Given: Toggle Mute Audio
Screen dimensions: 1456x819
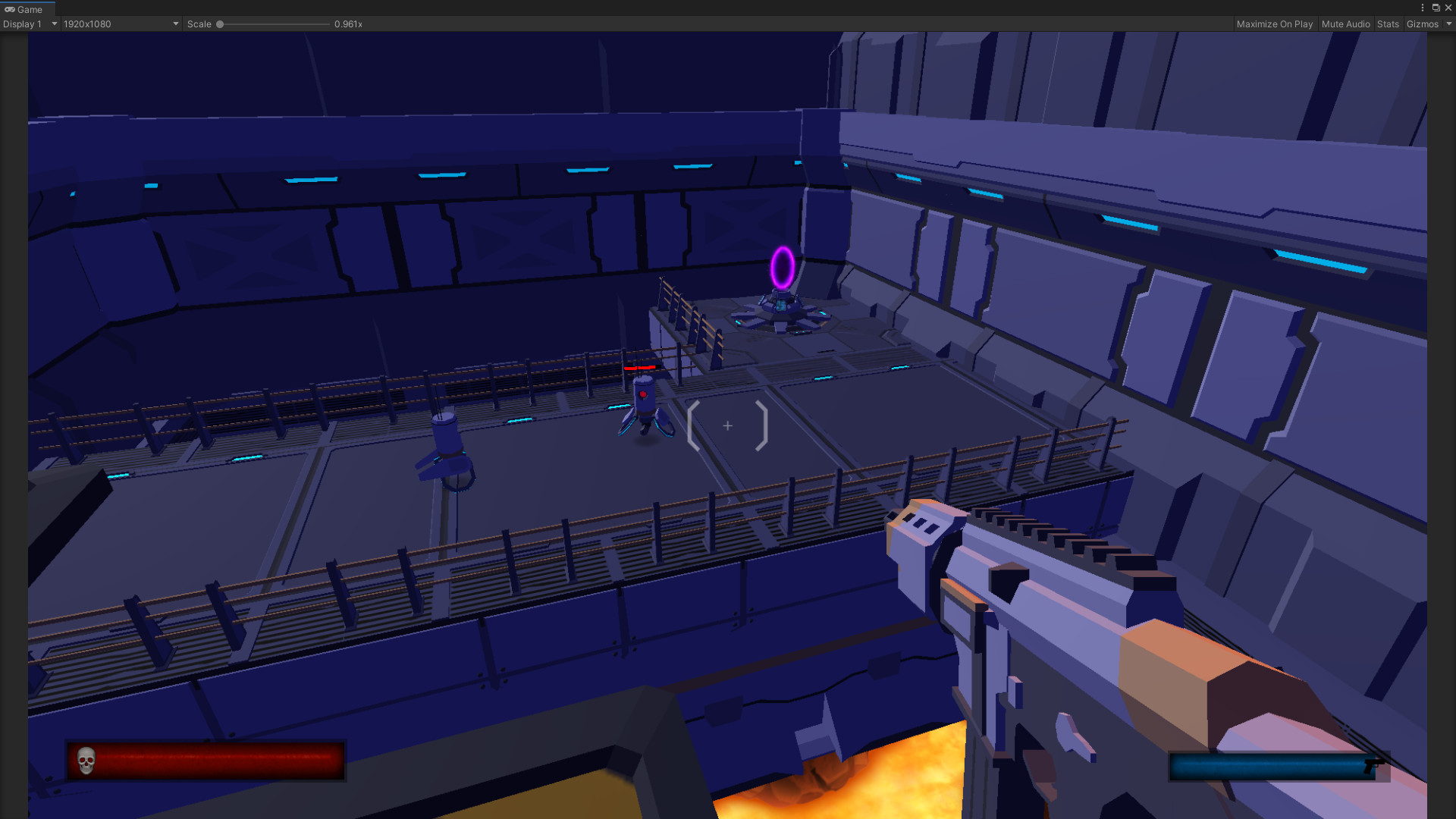Looking at the screenshot, I should pos(1345,24).
